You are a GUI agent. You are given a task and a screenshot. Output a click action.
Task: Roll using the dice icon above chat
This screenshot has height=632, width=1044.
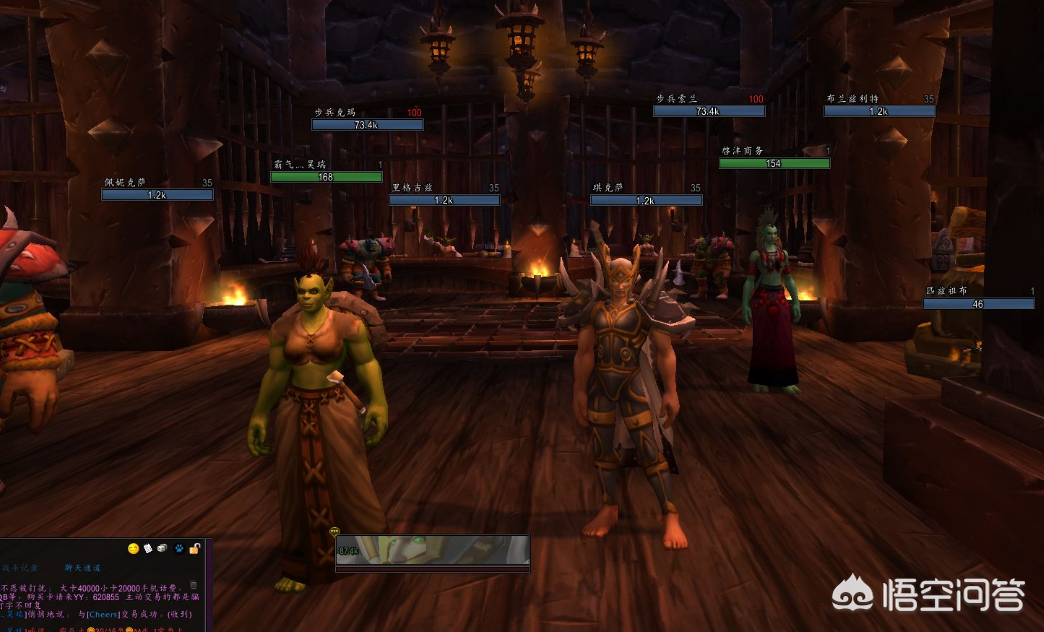point(162,549)
